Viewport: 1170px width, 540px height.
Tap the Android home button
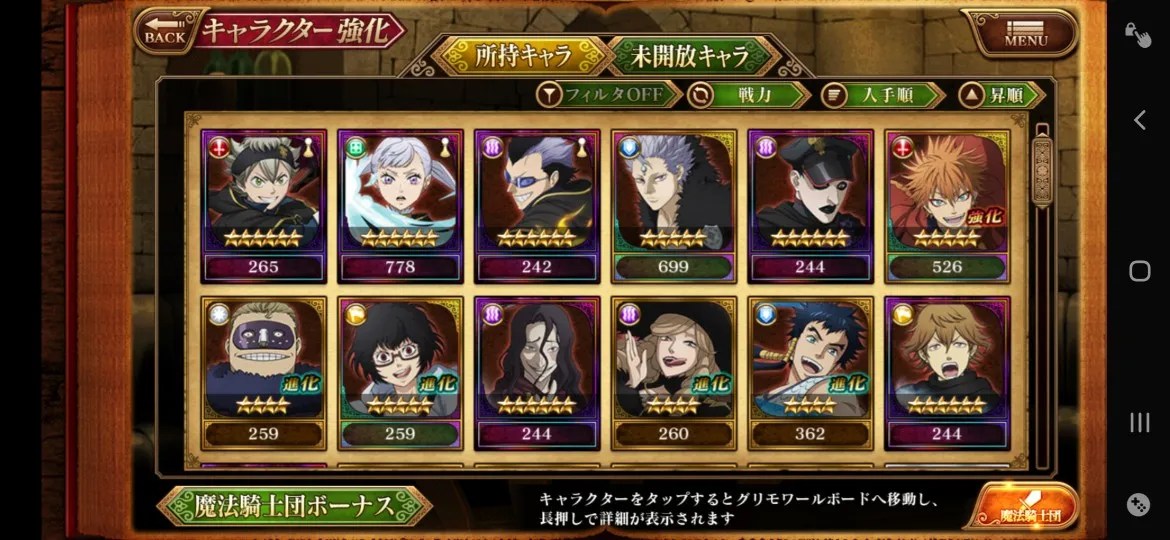click(1139, 271)
